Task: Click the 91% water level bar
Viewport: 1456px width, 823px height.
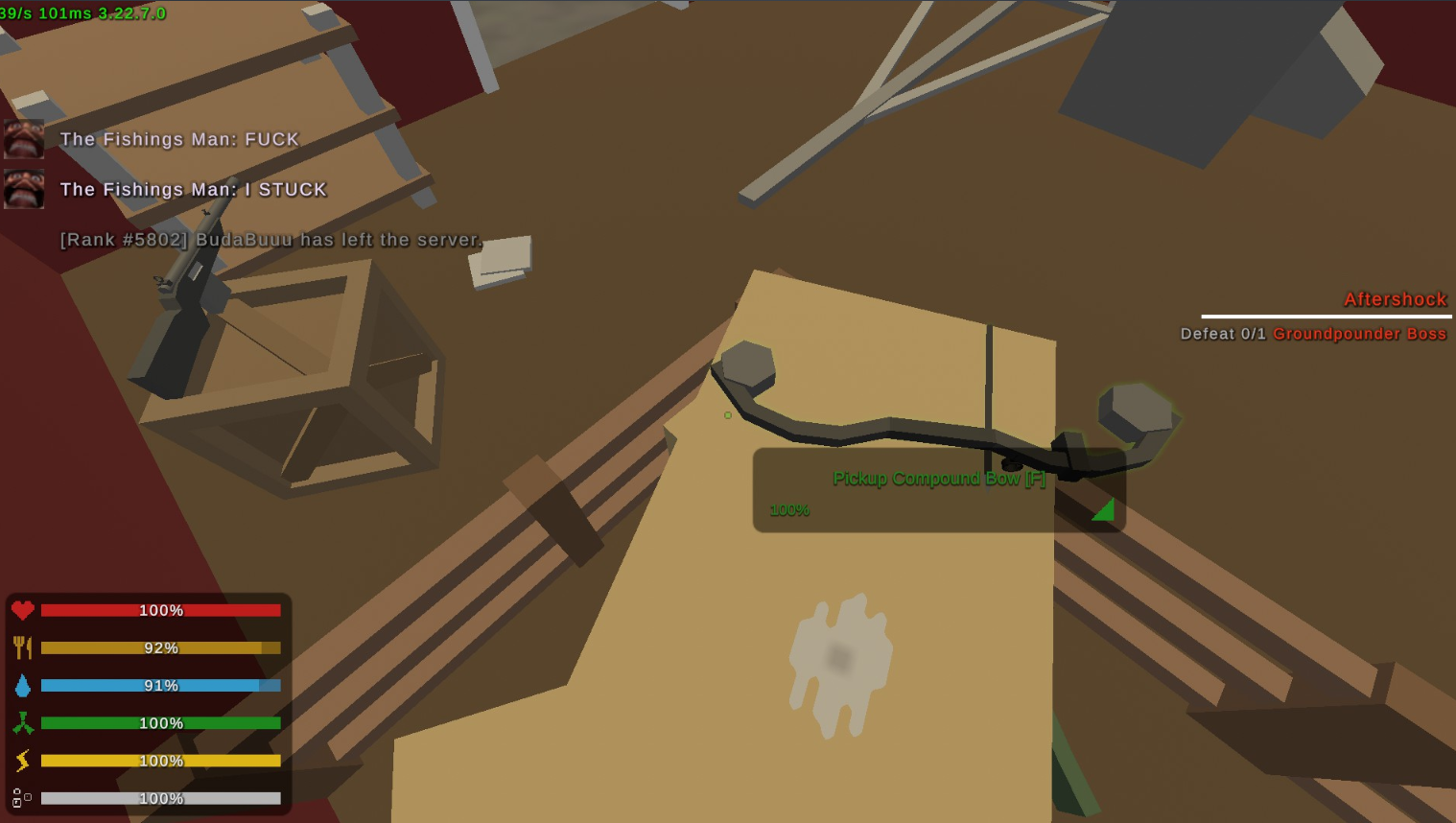Action: click(x=160, y=685)
